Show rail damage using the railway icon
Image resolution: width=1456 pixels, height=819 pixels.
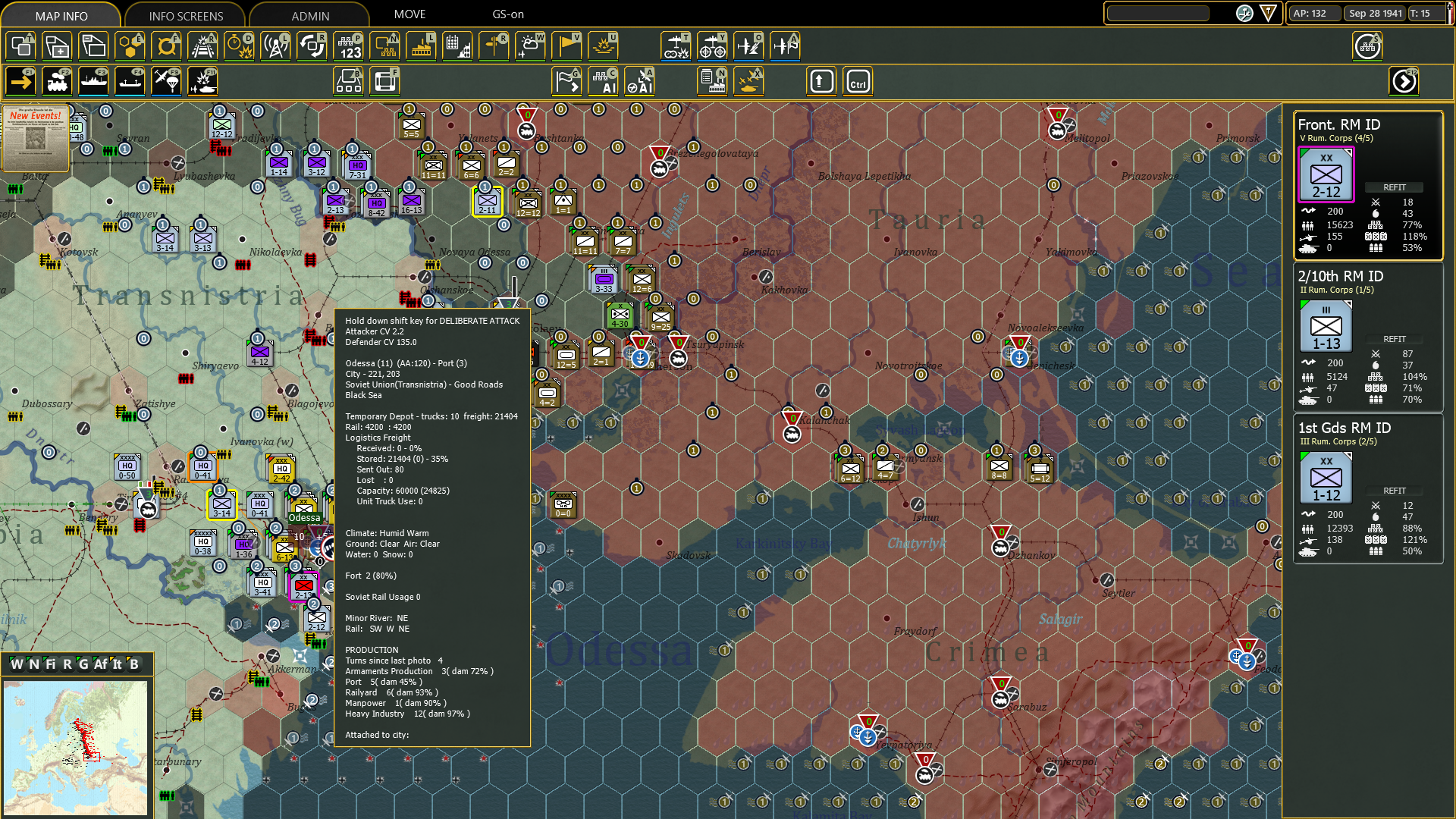point(202,47)
